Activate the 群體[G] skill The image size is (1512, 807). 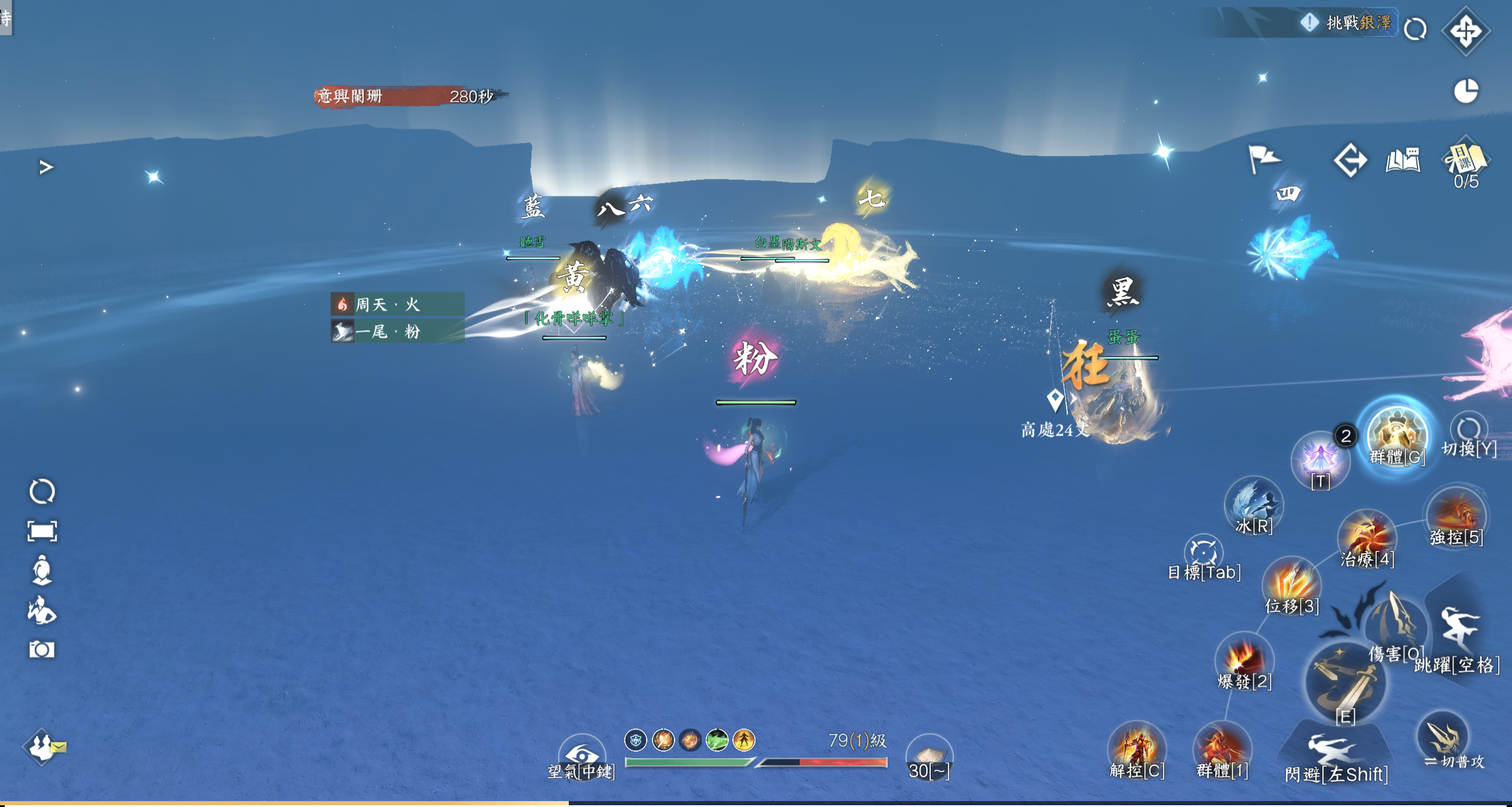[x=1397, y=434]
